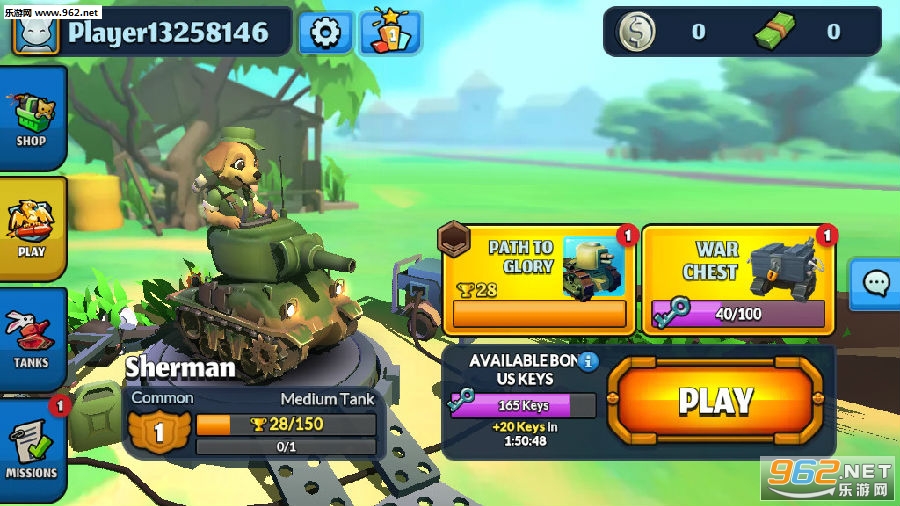Start a match with the PLAY button

[x=715, y=400]
